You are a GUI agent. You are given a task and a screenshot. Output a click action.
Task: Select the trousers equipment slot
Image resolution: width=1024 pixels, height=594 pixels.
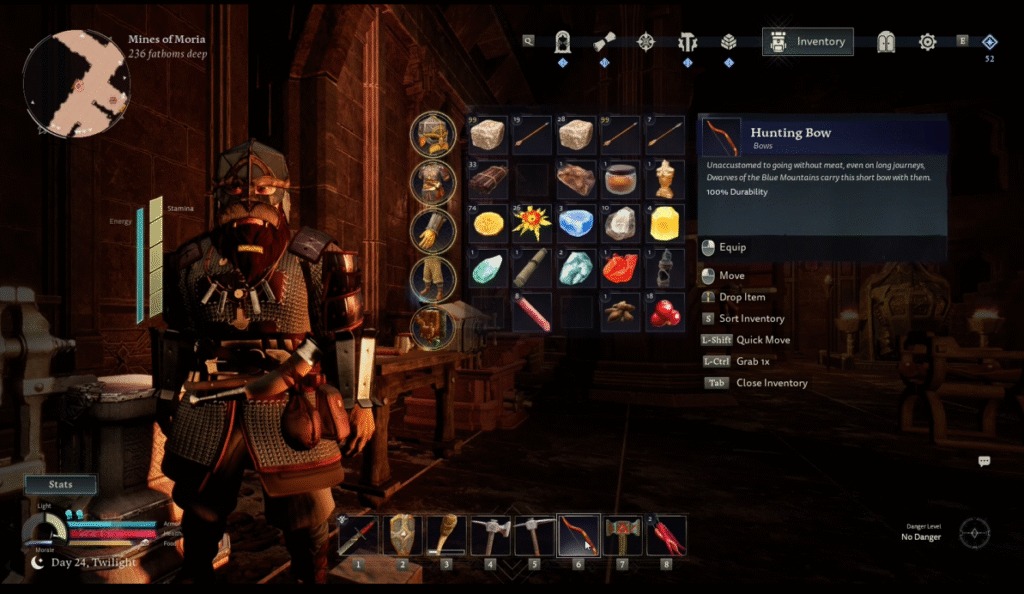(x=433, y=278)
